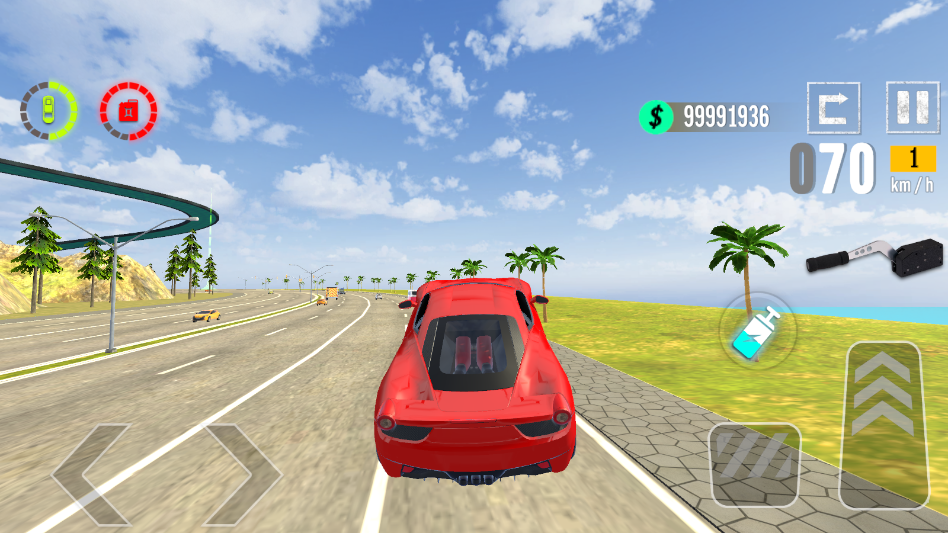Tap the green dollar money icon
The height and width of the screenshot is (533, 948).
[x=656, y=117]
